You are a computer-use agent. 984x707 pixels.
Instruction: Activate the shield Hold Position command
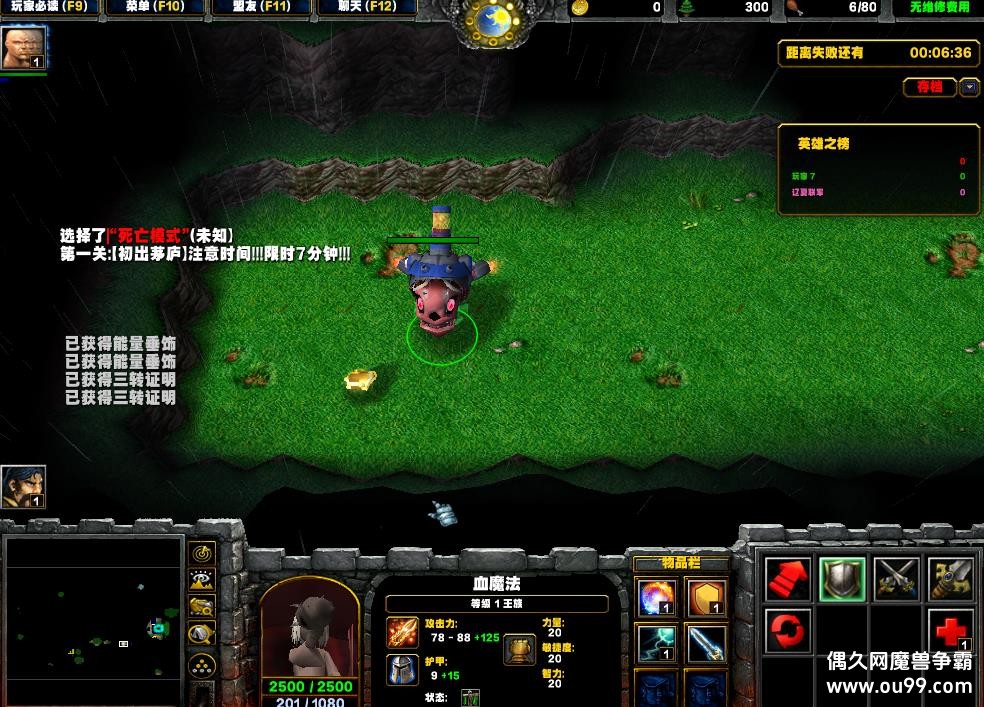[842, 578]
